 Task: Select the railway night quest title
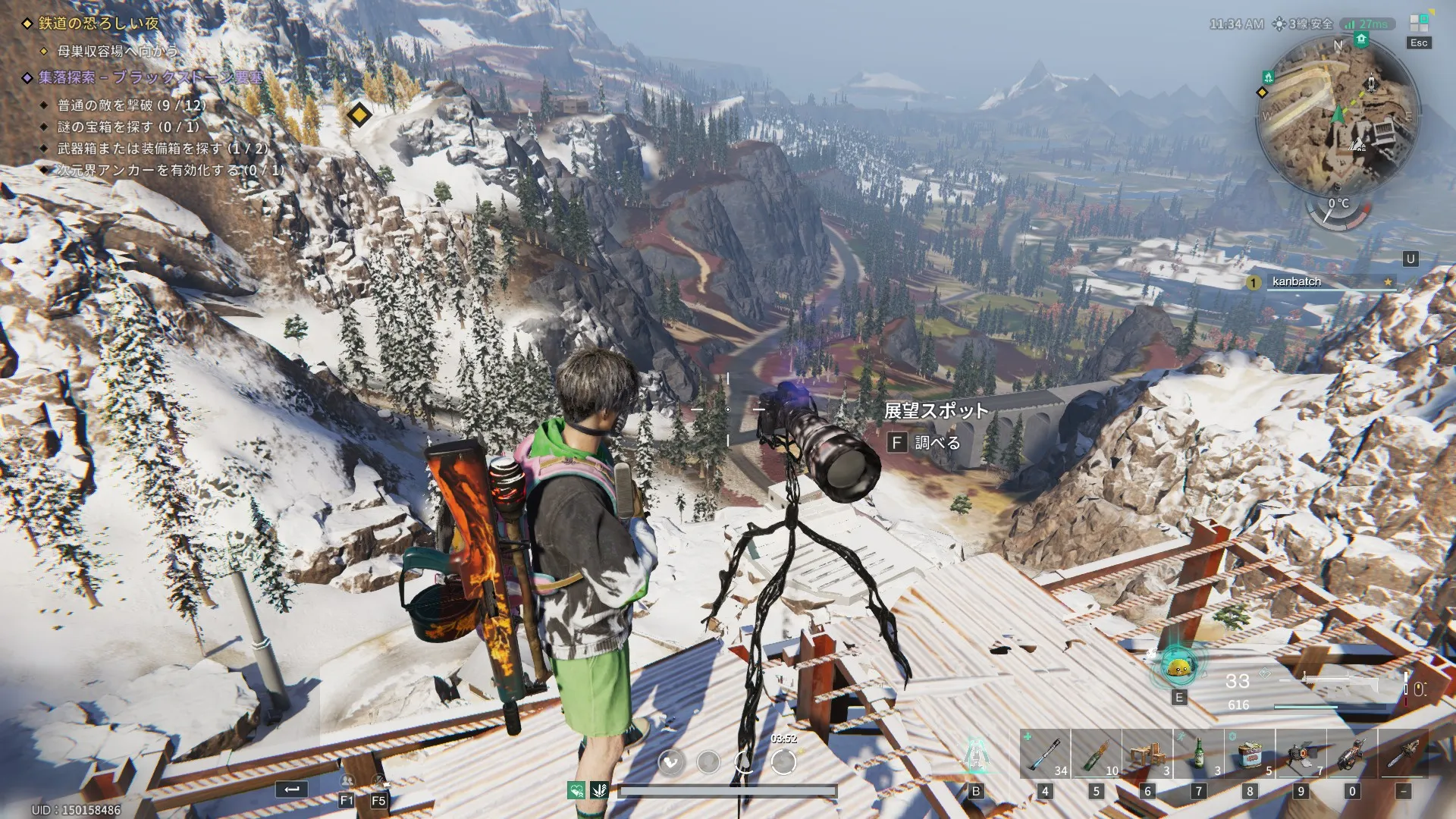[x=99, y=24]
